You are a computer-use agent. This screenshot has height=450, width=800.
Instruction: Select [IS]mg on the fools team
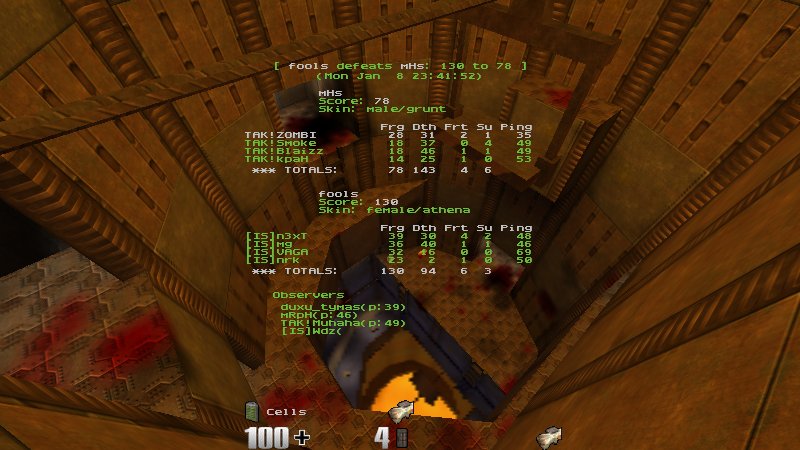click(x=261, y=244)
